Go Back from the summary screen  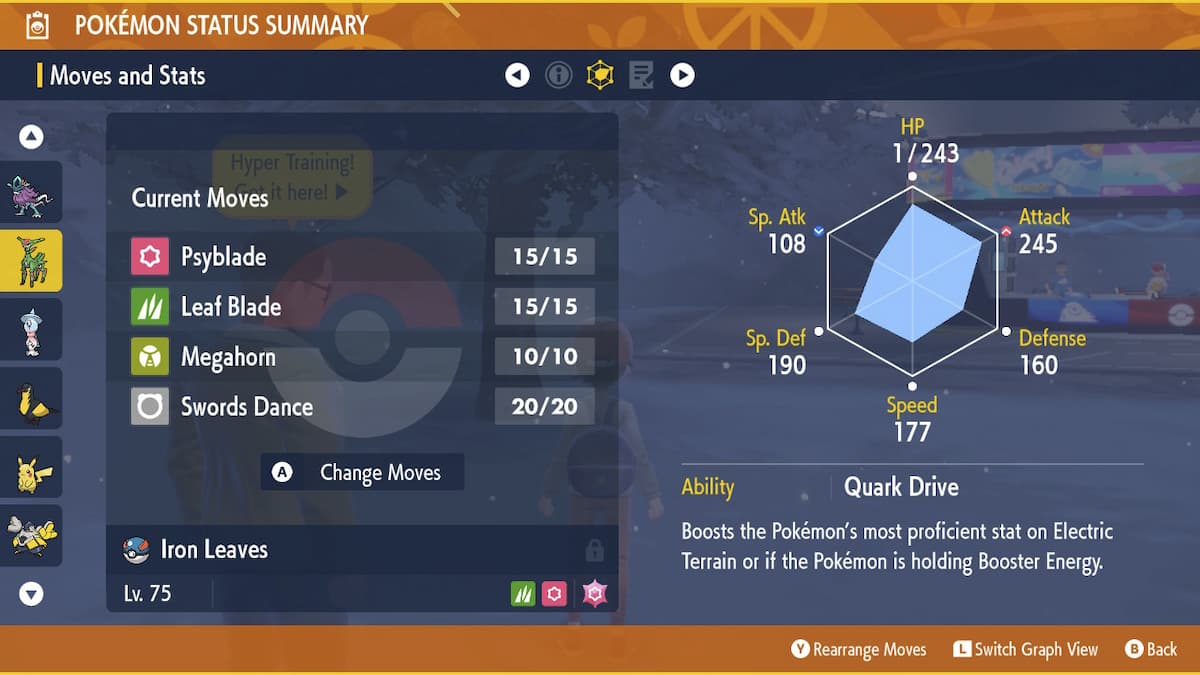pos(1151,650)
